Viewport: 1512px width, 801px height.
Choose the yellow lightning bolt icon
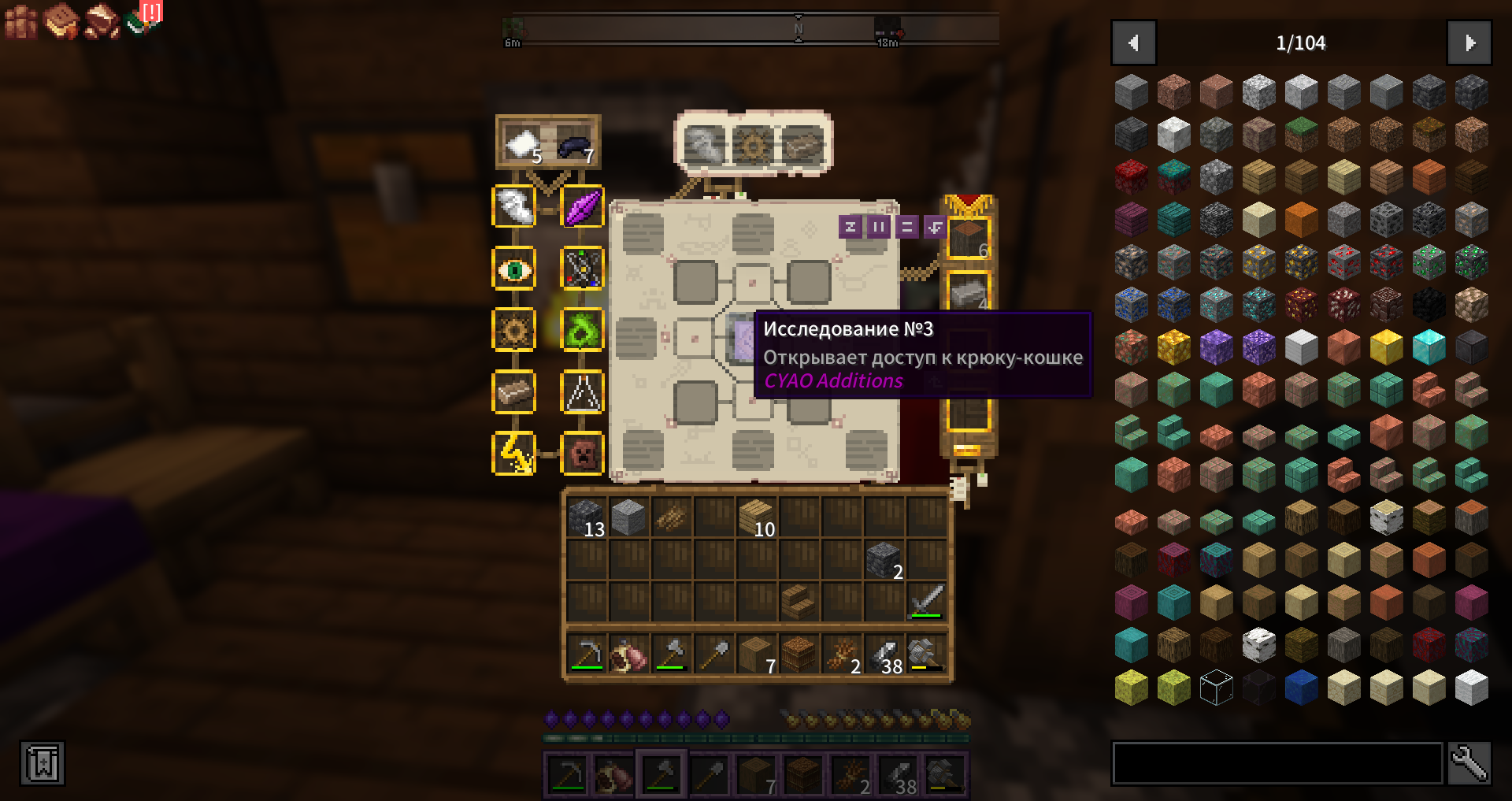(x=514, y=454)
